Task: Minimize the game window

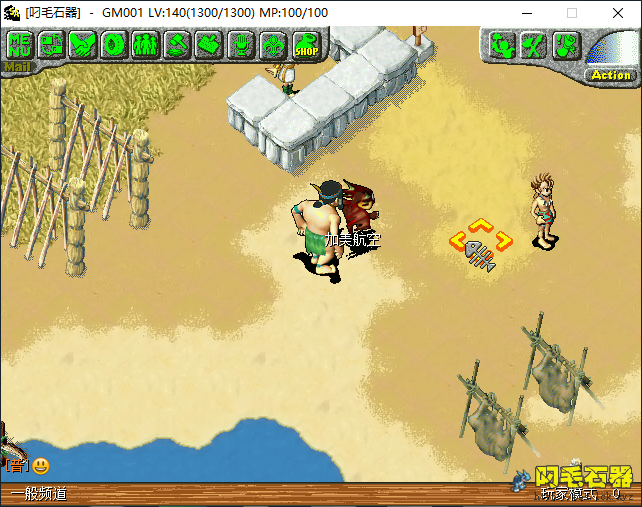Action: 526,13
